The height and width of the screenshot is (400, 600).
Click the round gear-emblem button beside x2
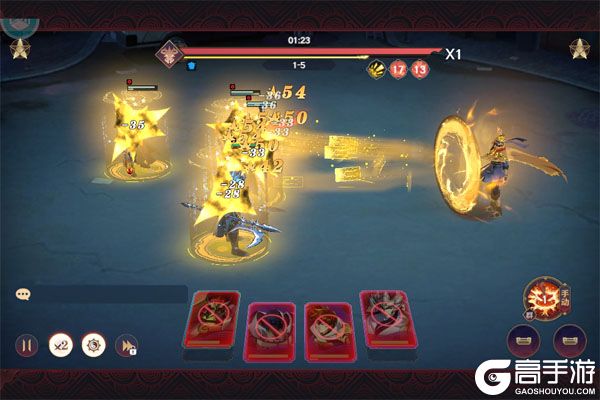tap(93, 345)
